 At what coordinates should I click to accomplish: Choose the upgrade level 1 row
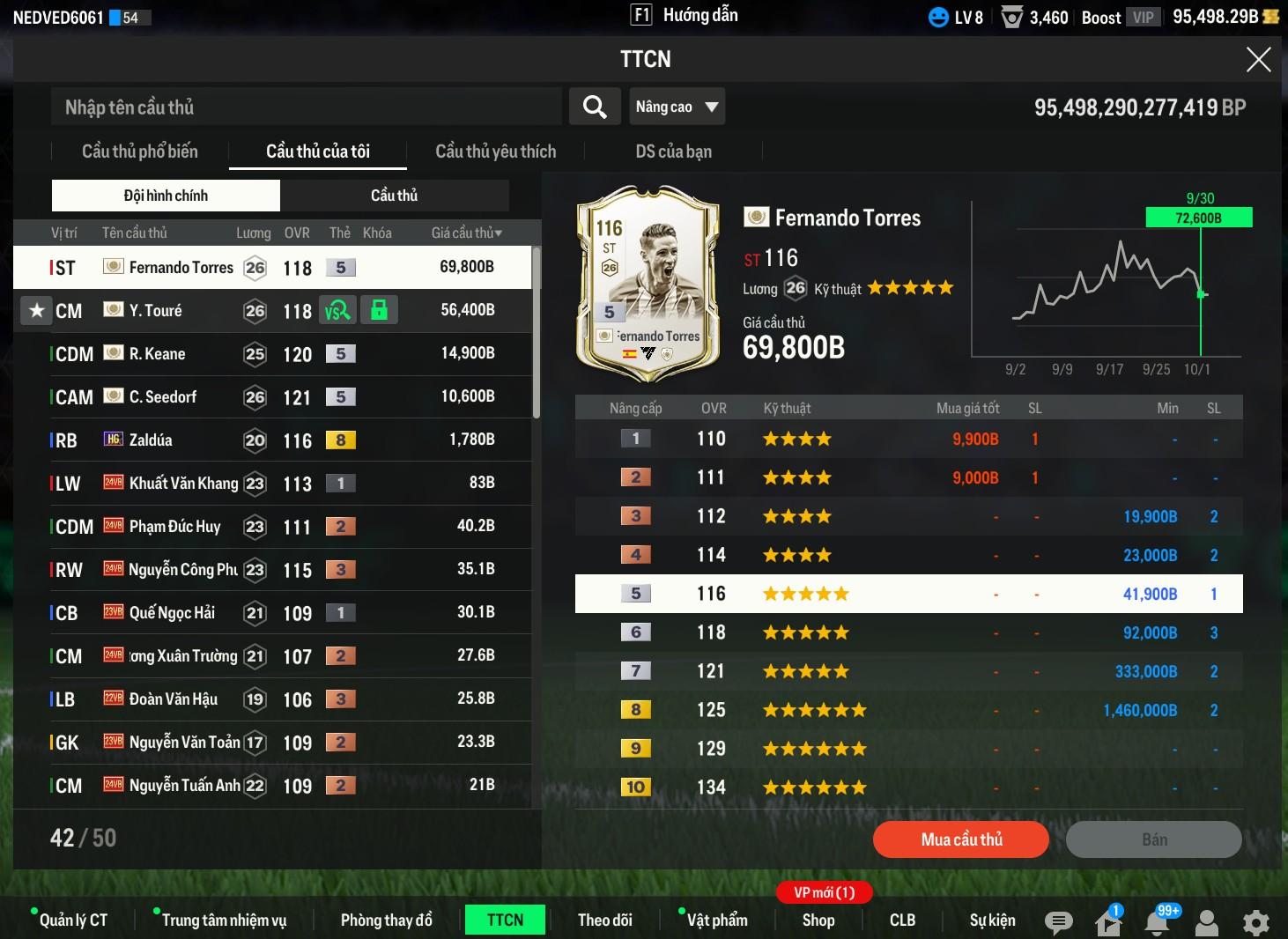coord(907,439)
